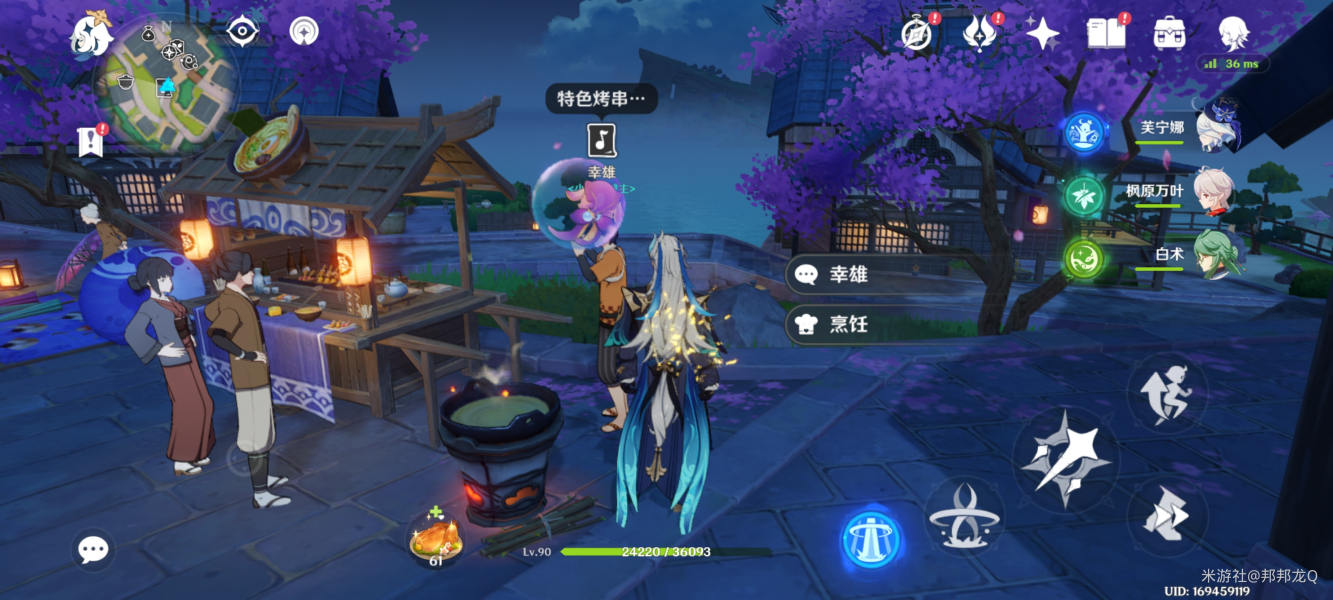Open the adventurer handbook

[1106, 33]
